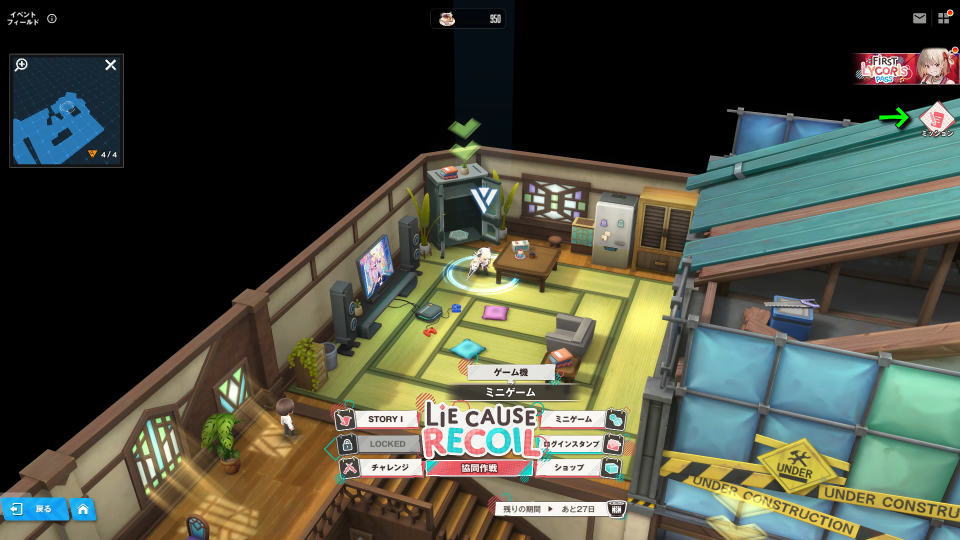Close the minimap with the X
The width and height of the screenshot is (960, 540).
111,65
